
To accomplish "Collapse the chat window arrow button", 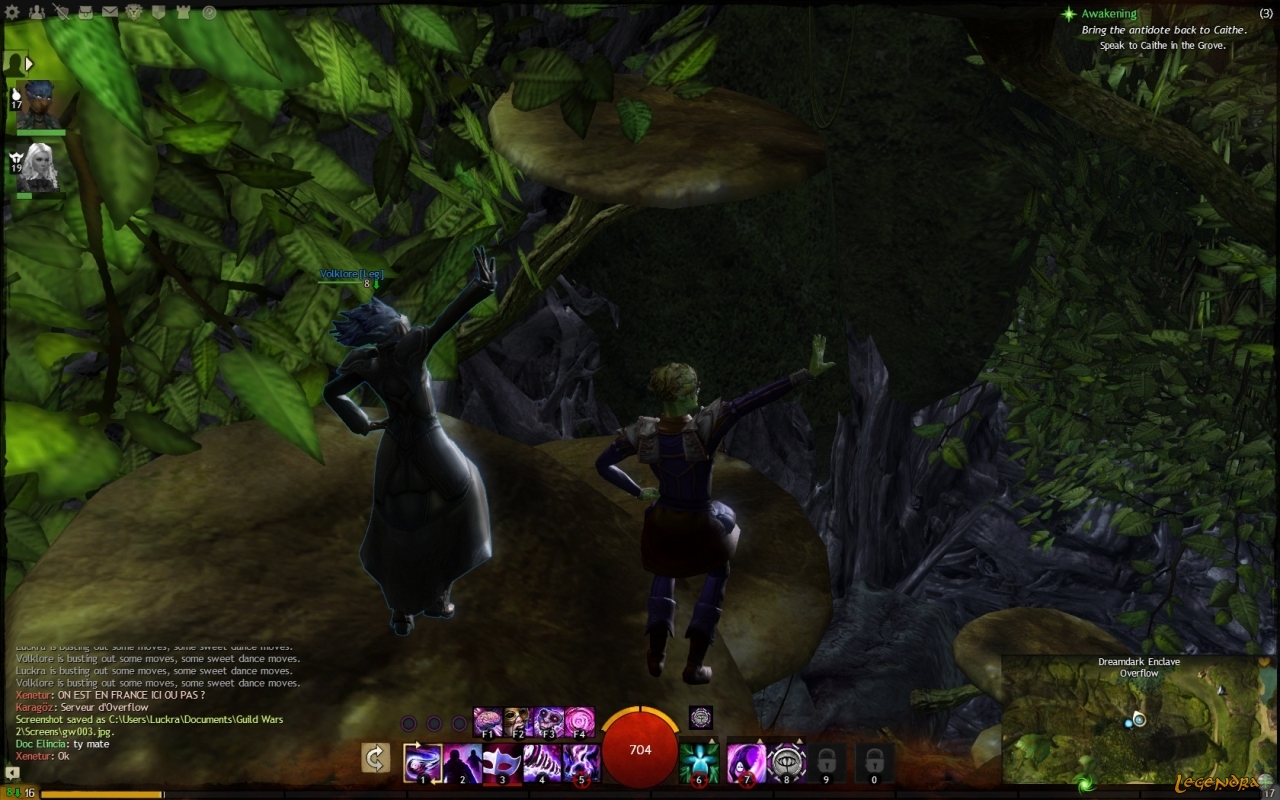I will point(12,773).
